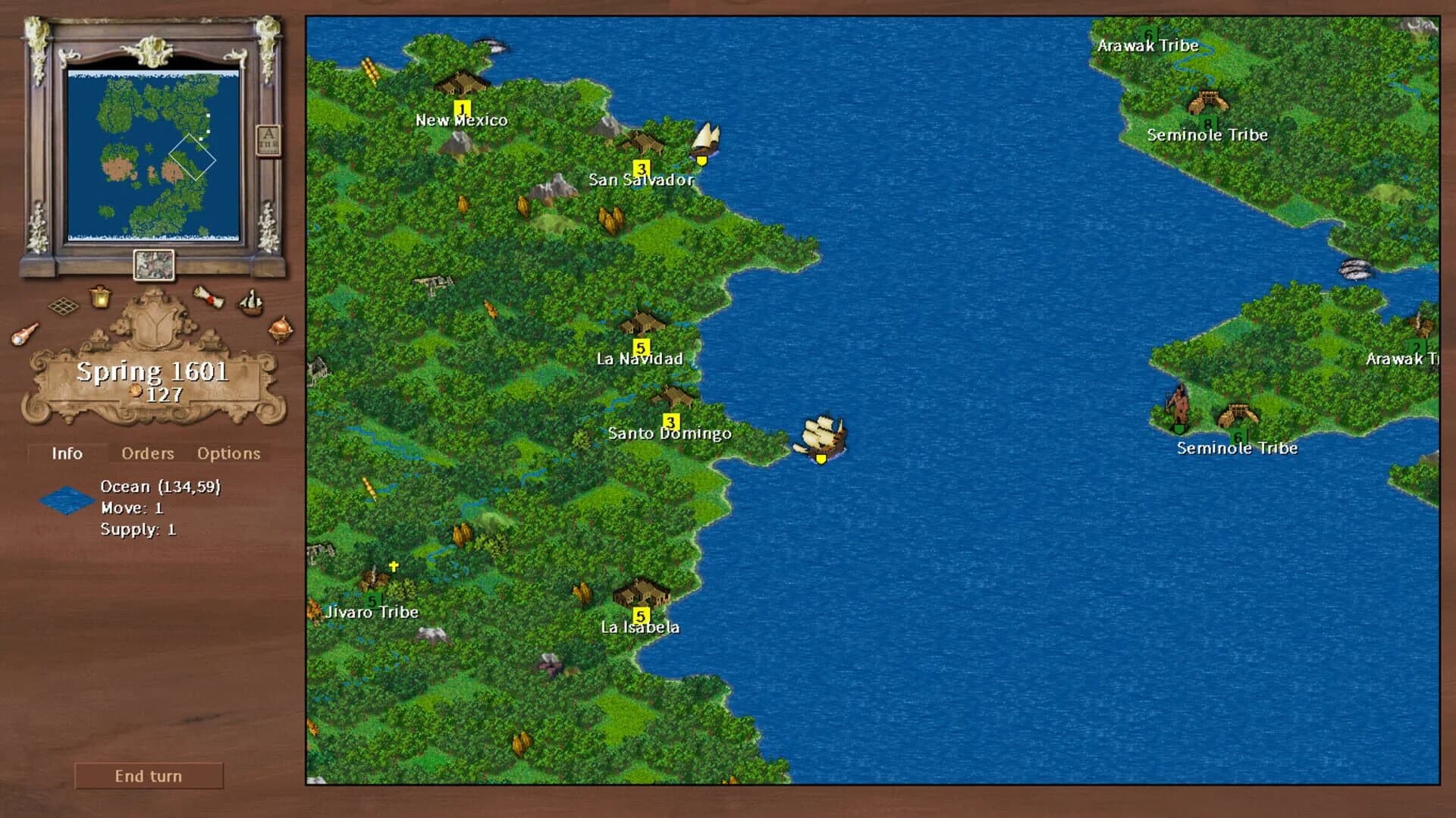Click the viewport rectangle on the minimap

pyautogui.click(x=194, y=159)
